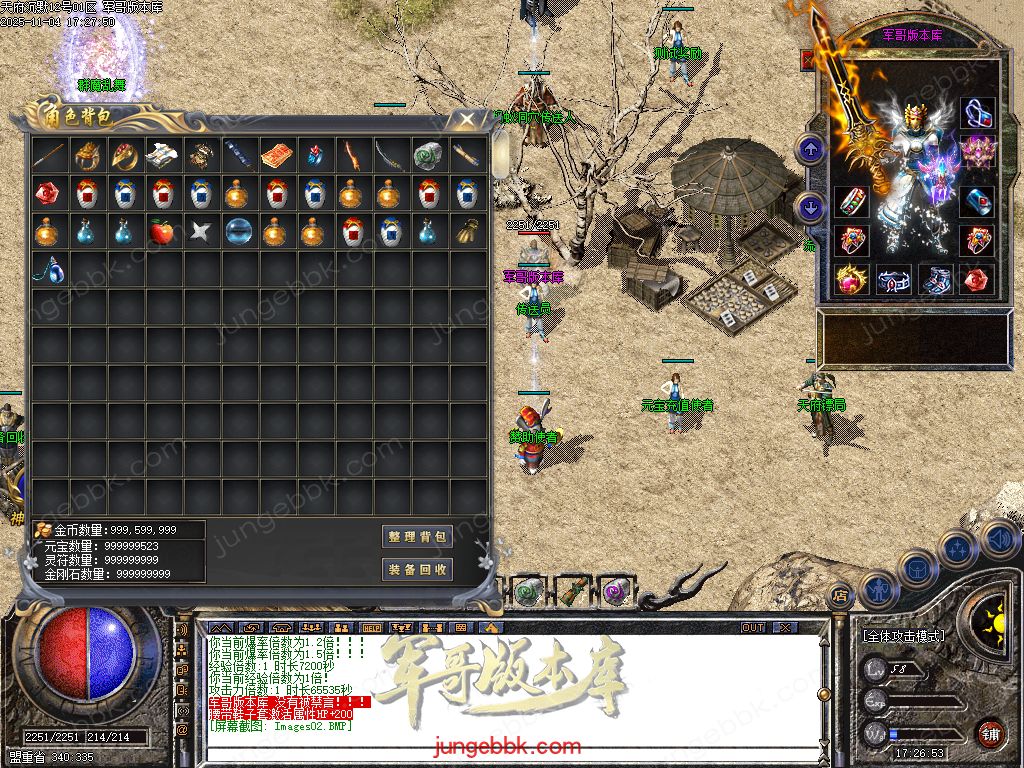The width and height of the screenshot is (1024, 768).
Task: Select the red apple in the backpack
Action: pos(162,232)
